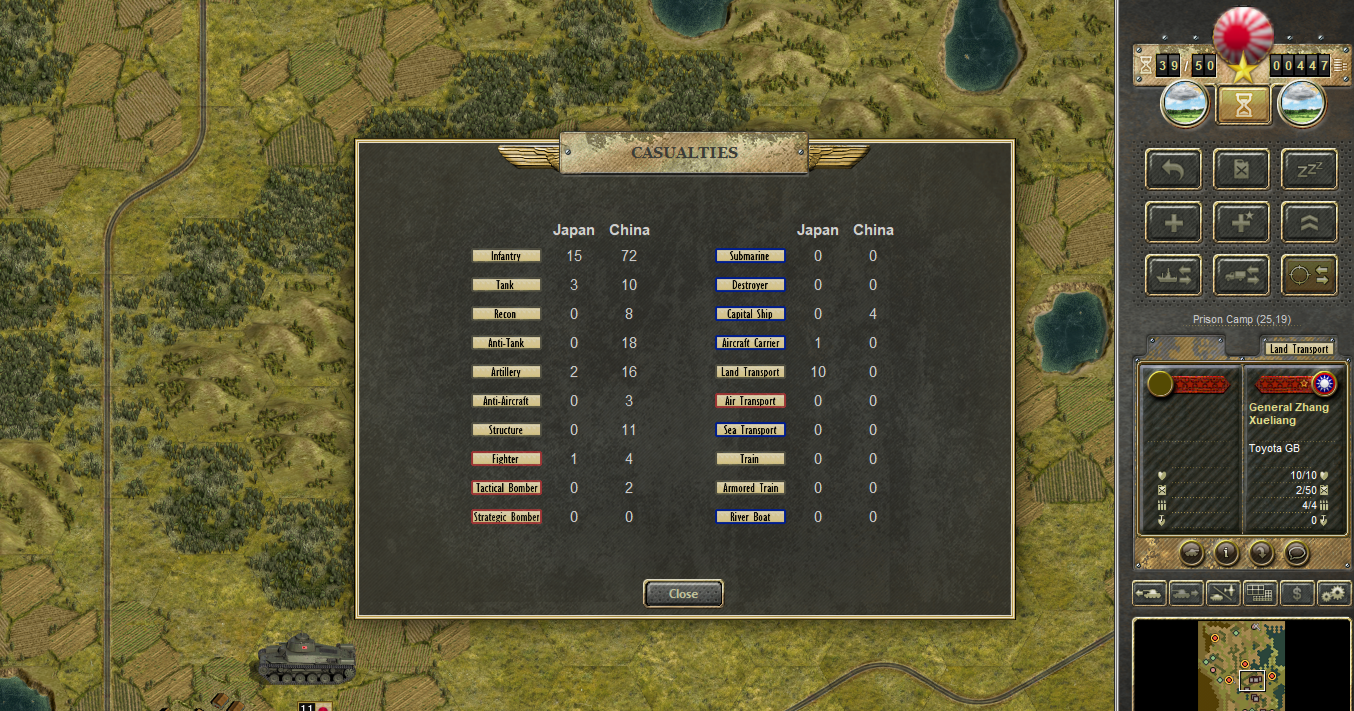Viewport: 1354px width, 711px height.
Task: Toggle the crosshair switch button
Action: [x=1309, y=275]
